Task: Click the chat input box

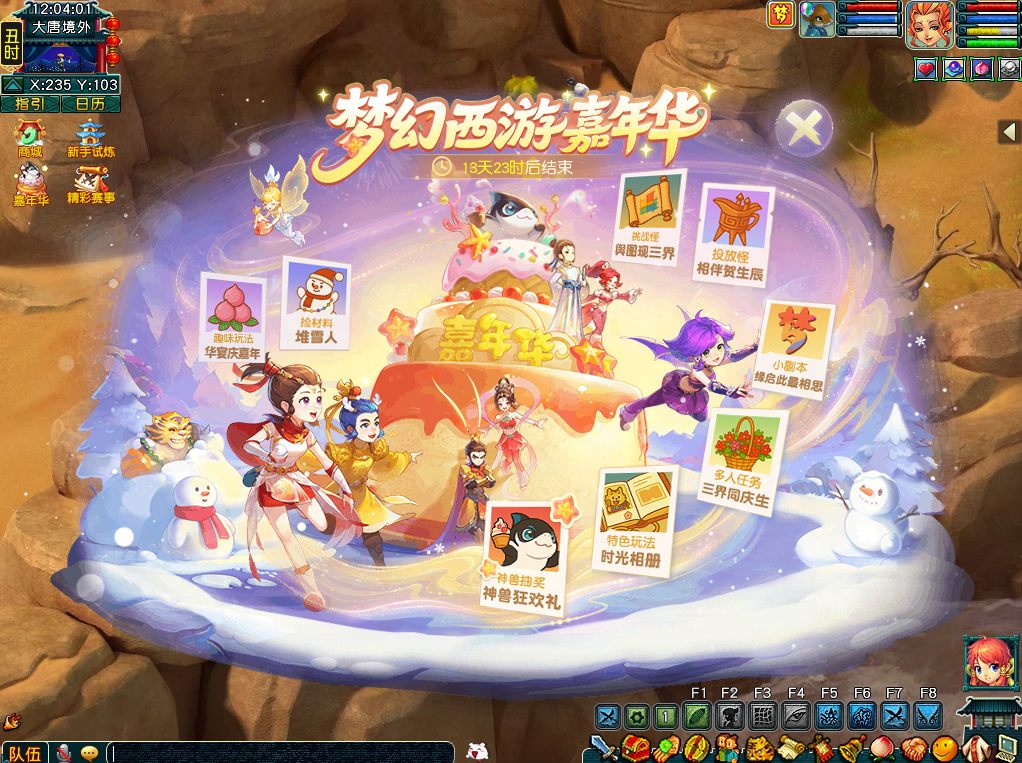Action: (280, 752)
